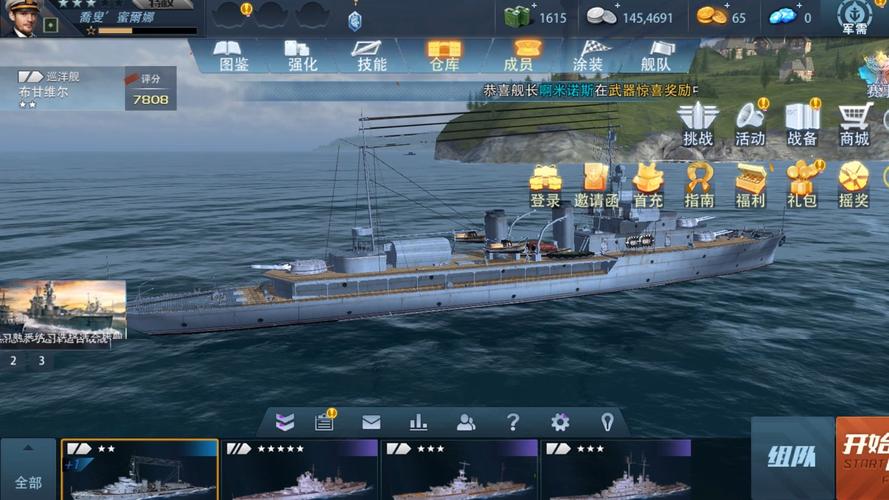
Task: Open the 图鉴 encyclopedia tab
Action: [x=233, y=56]
